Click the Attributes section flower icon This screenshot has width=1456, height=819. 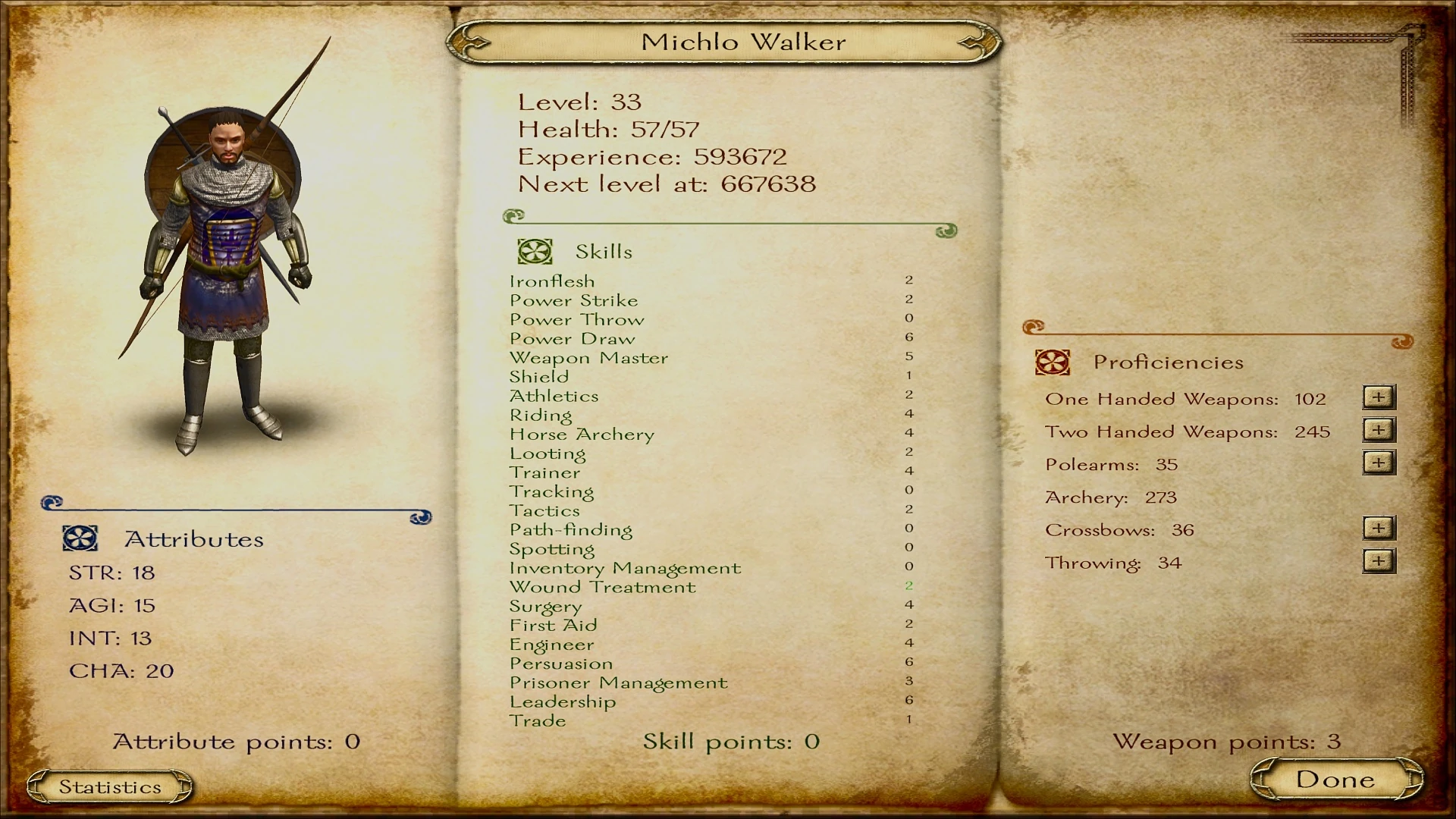[79, 538]
